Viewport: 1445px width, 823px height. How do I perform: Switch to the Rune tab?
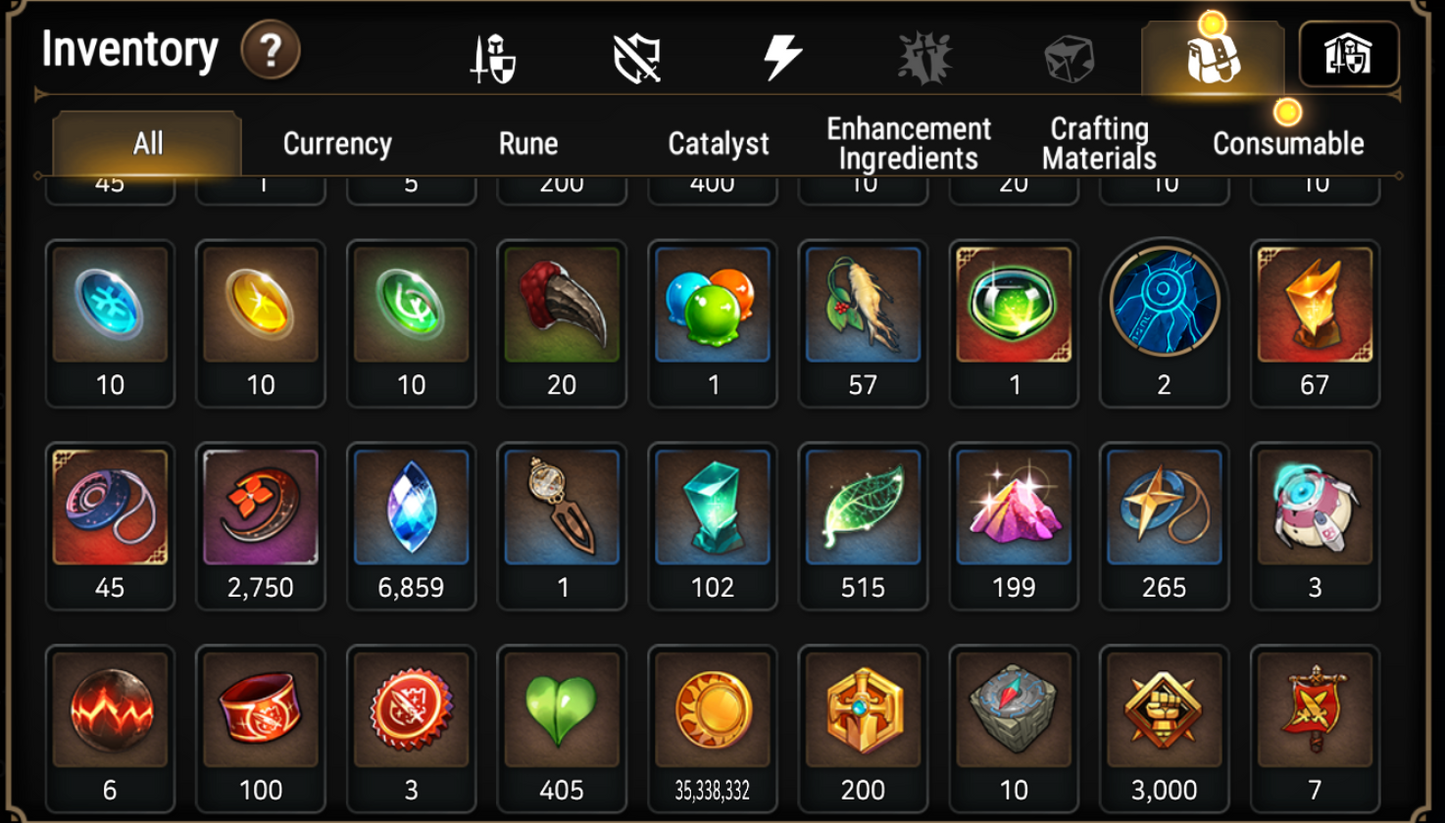pyautogui.click(x=527, y=143)
